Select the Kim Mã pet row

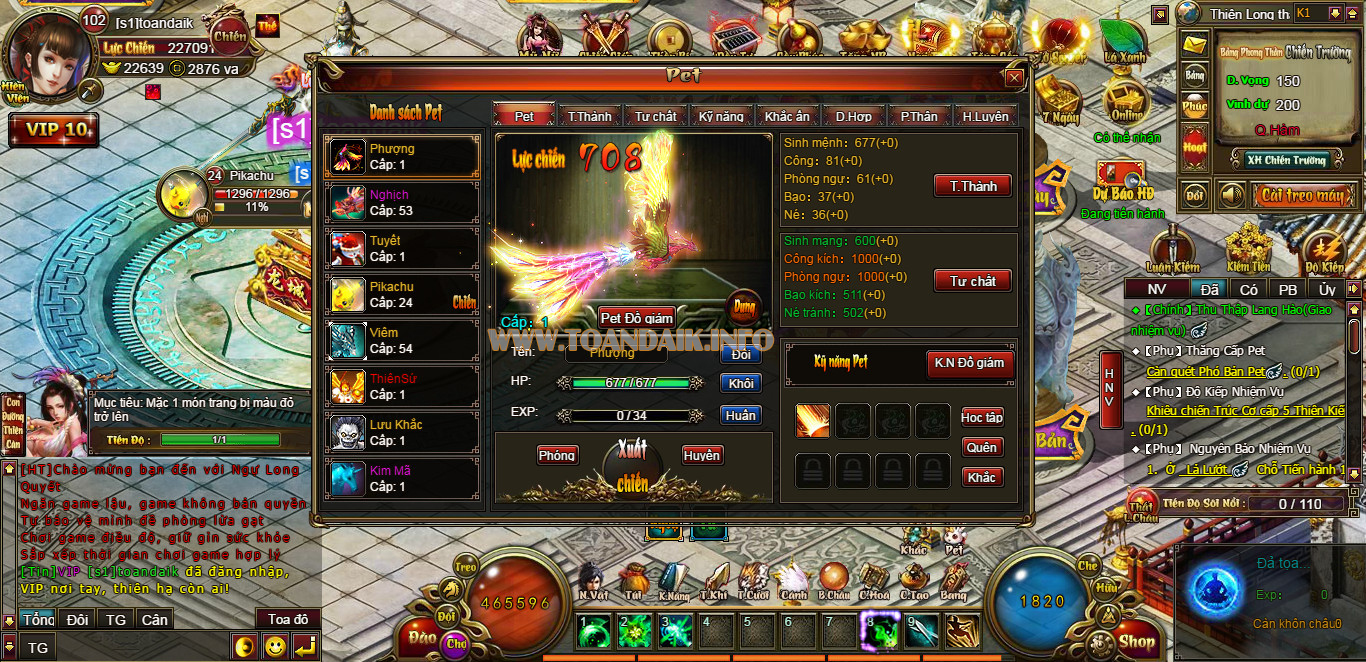403,479
